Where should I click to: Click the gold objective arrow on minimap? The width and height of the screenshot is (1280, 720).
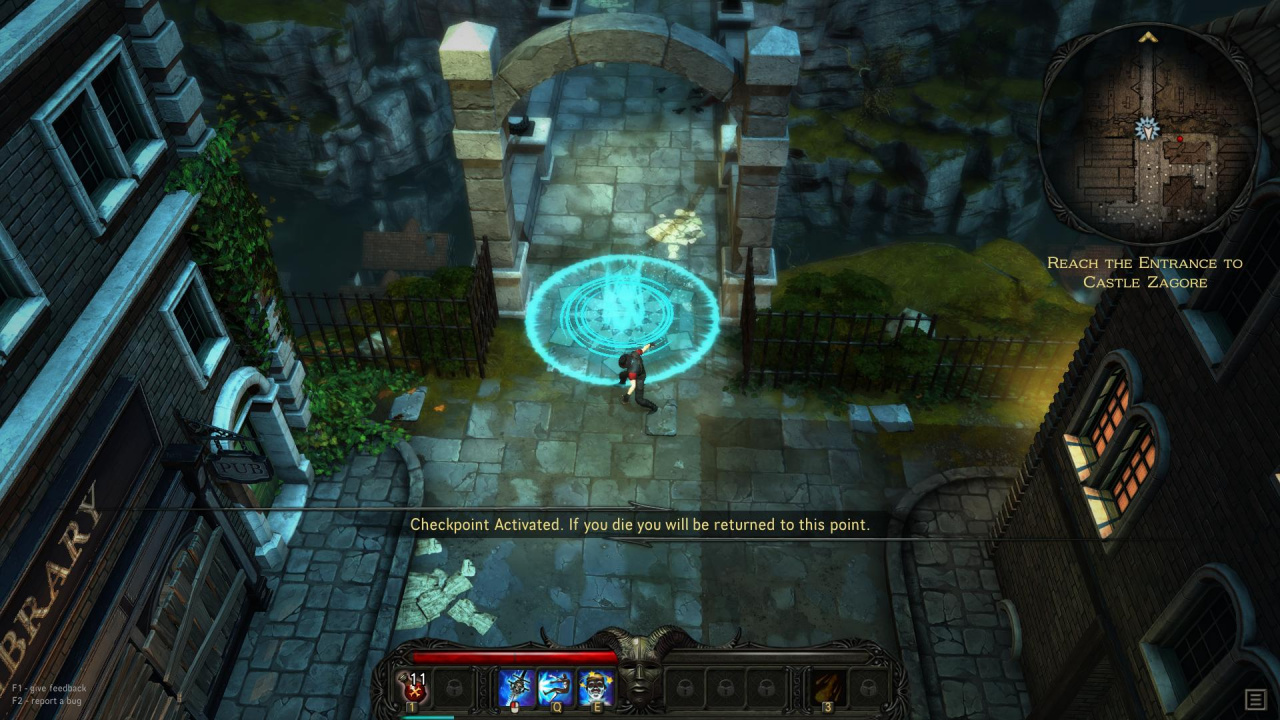[x=1147, y=37]
